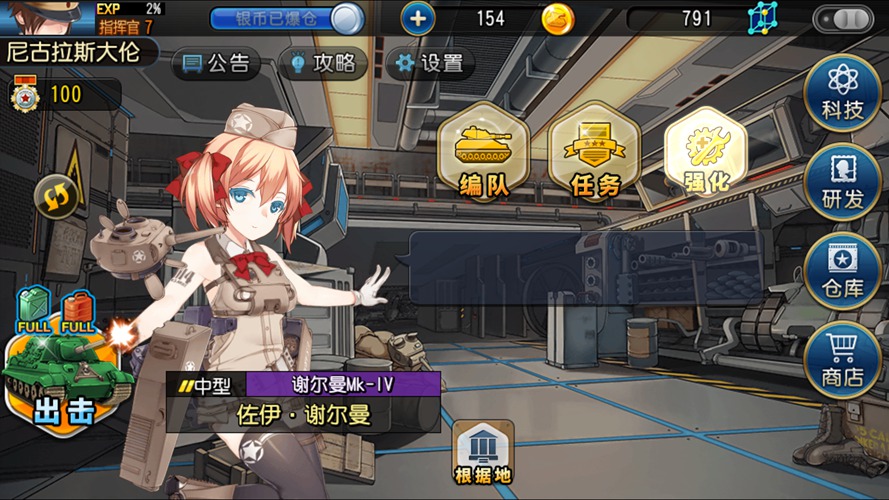Open the commander avatar profile

tap(45, 17)
